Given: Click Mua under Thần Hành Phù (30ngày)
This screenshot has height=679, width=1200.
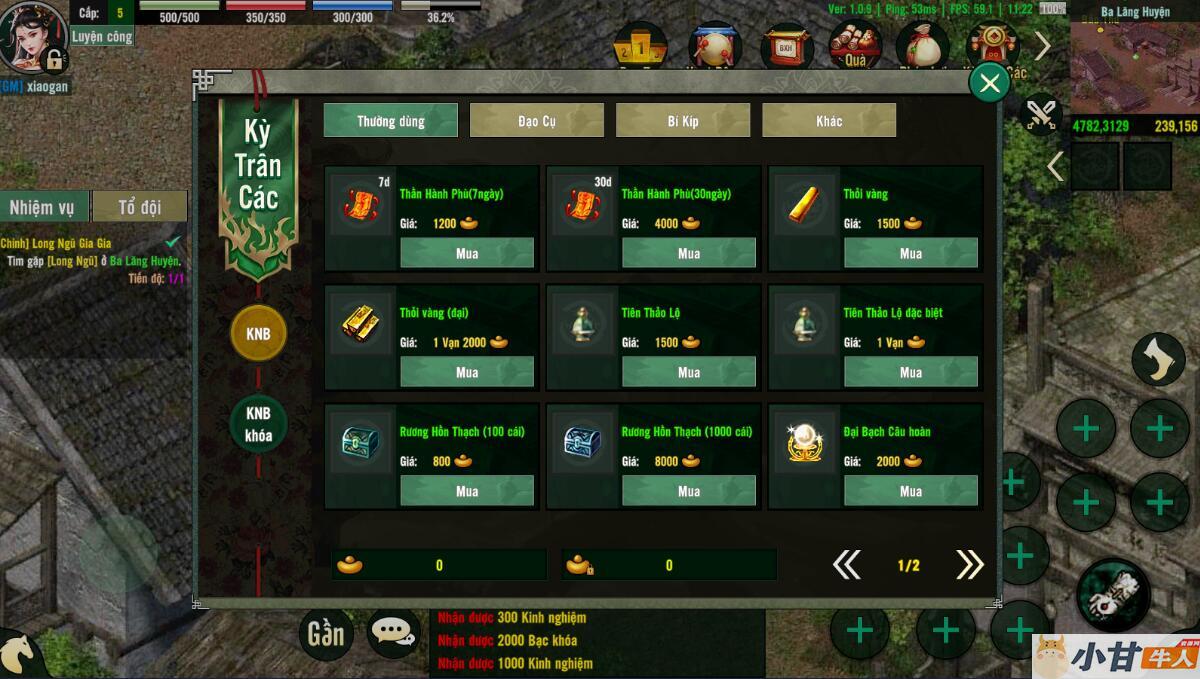Looking at the screenshot, I should pyautogui.click(x=689, y=253).
